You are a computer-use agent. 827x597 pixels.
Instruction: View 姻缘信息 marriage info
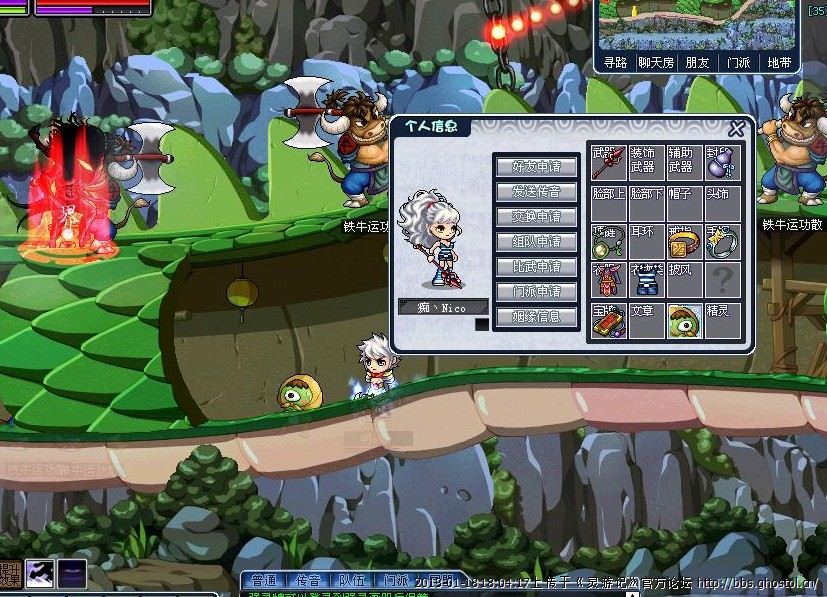tap(536, 317)
